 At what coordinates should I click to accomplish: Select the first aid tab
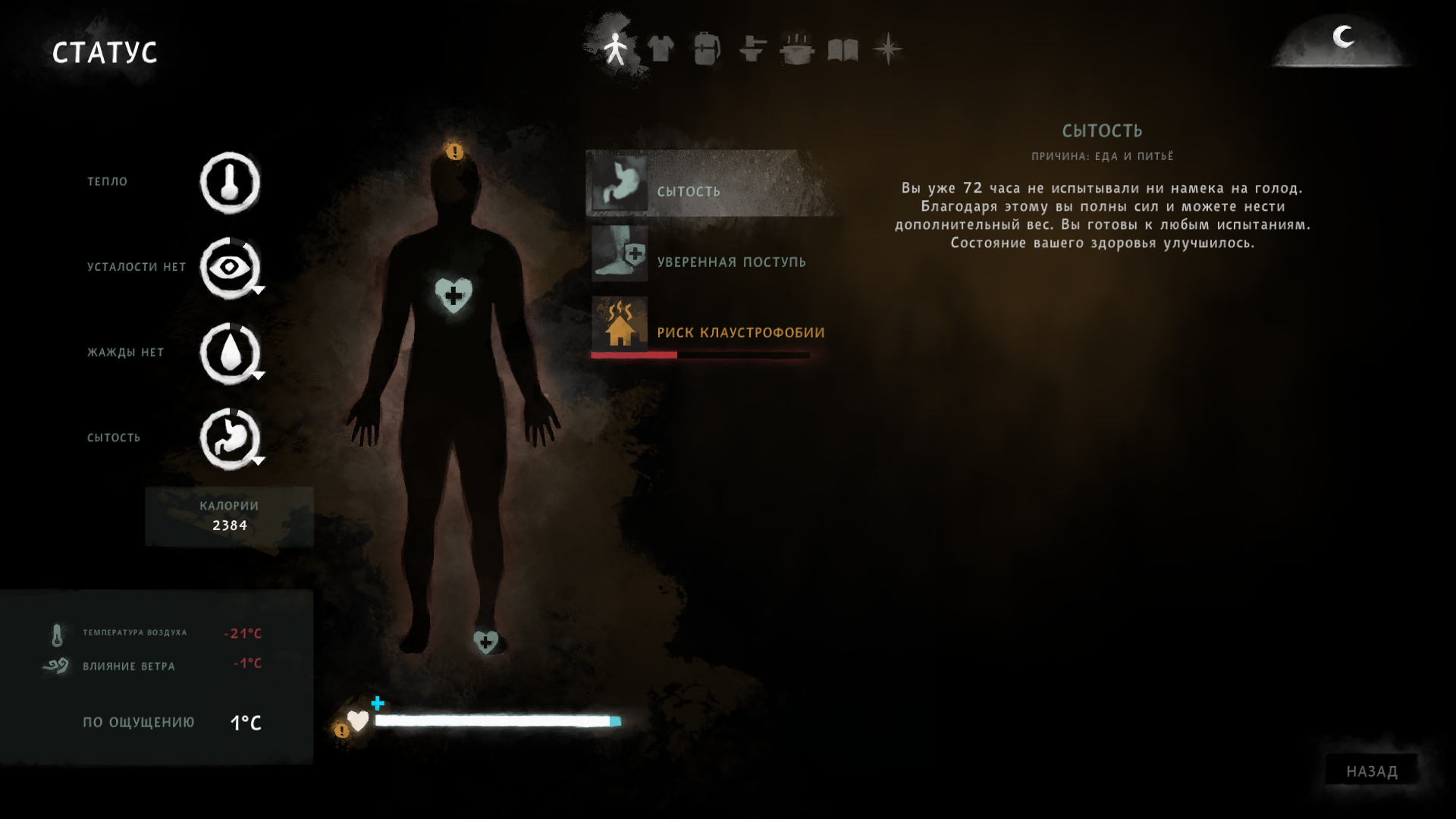[752, 49]
